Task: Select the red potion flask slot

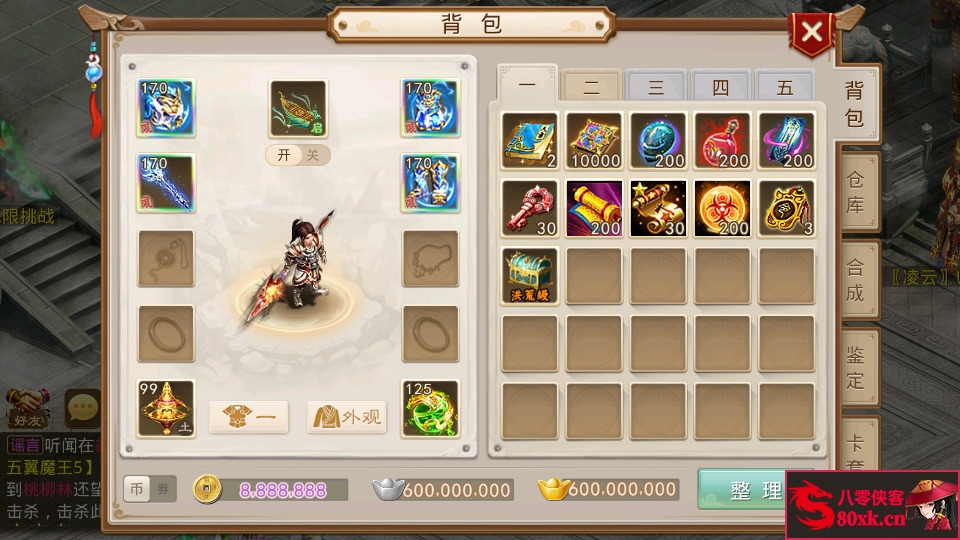Action: (722, 140)
